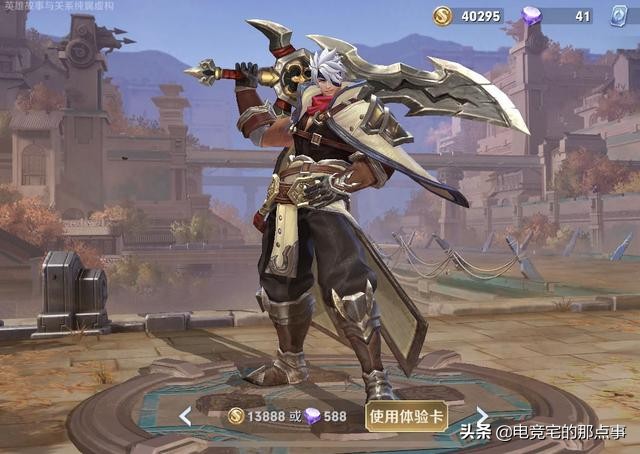Show the next hero with right arrow
The width and height of the screenshot is (640, 454).
(482, 415)
